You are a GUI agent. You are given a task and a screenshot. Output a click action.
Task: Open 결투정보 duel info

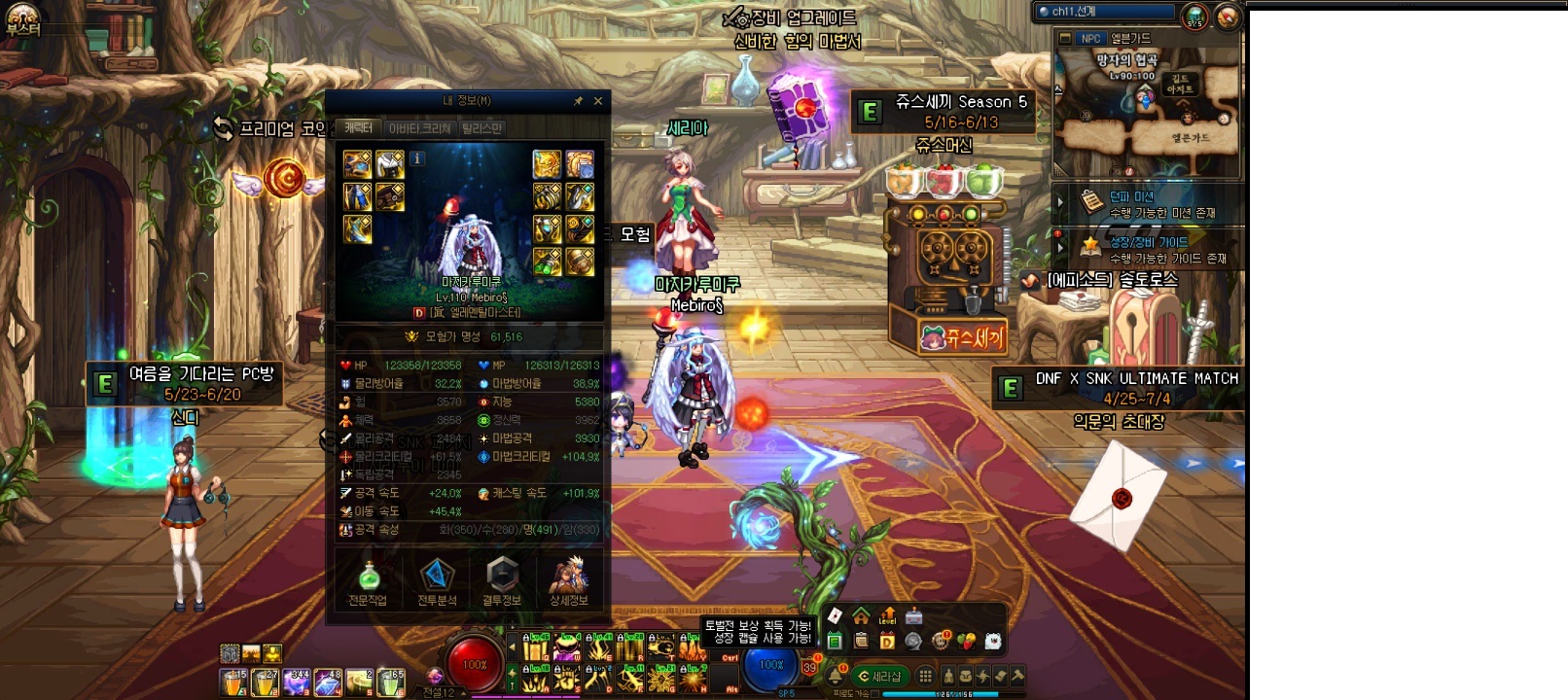[502, 582]
